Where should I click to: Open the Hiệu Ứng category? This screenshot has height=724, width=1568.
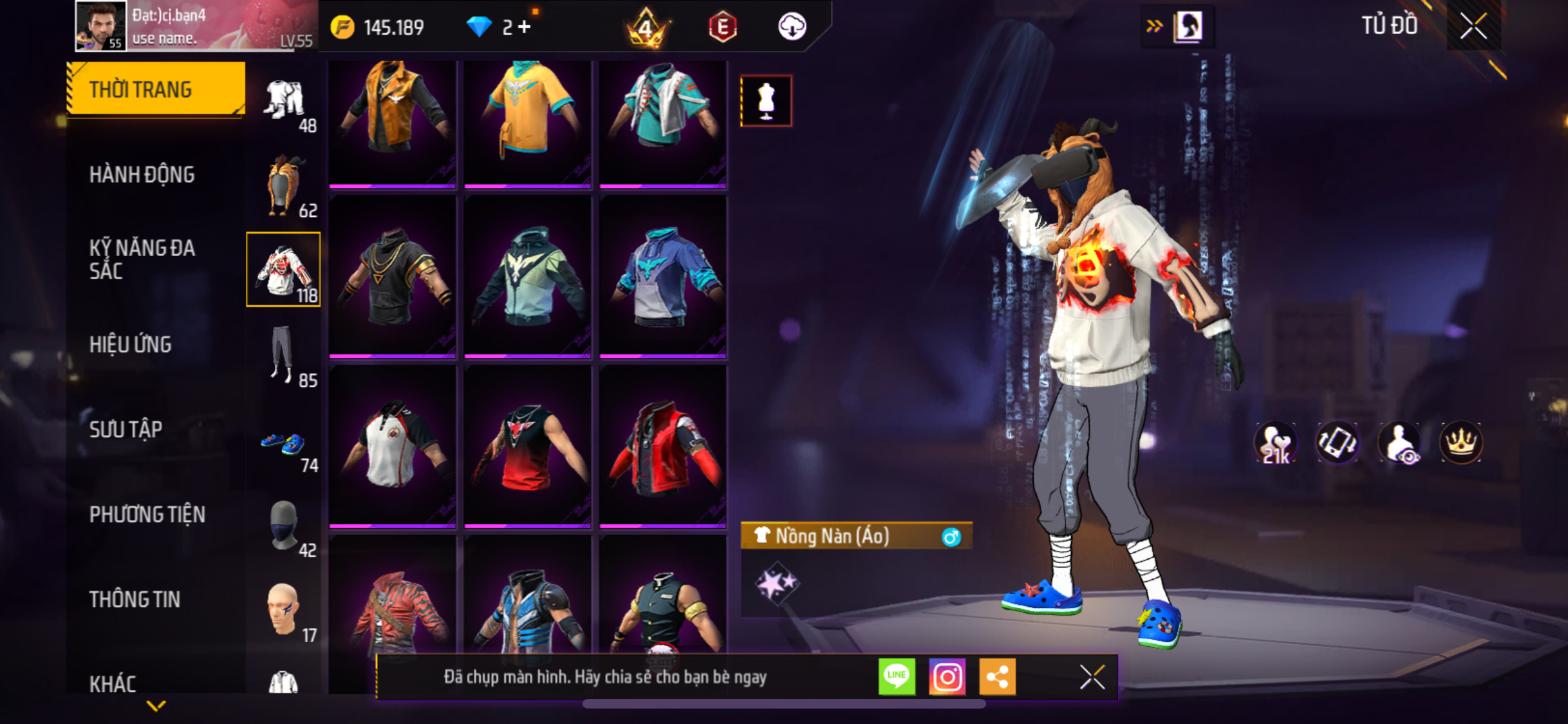click(x=131, y=344)
